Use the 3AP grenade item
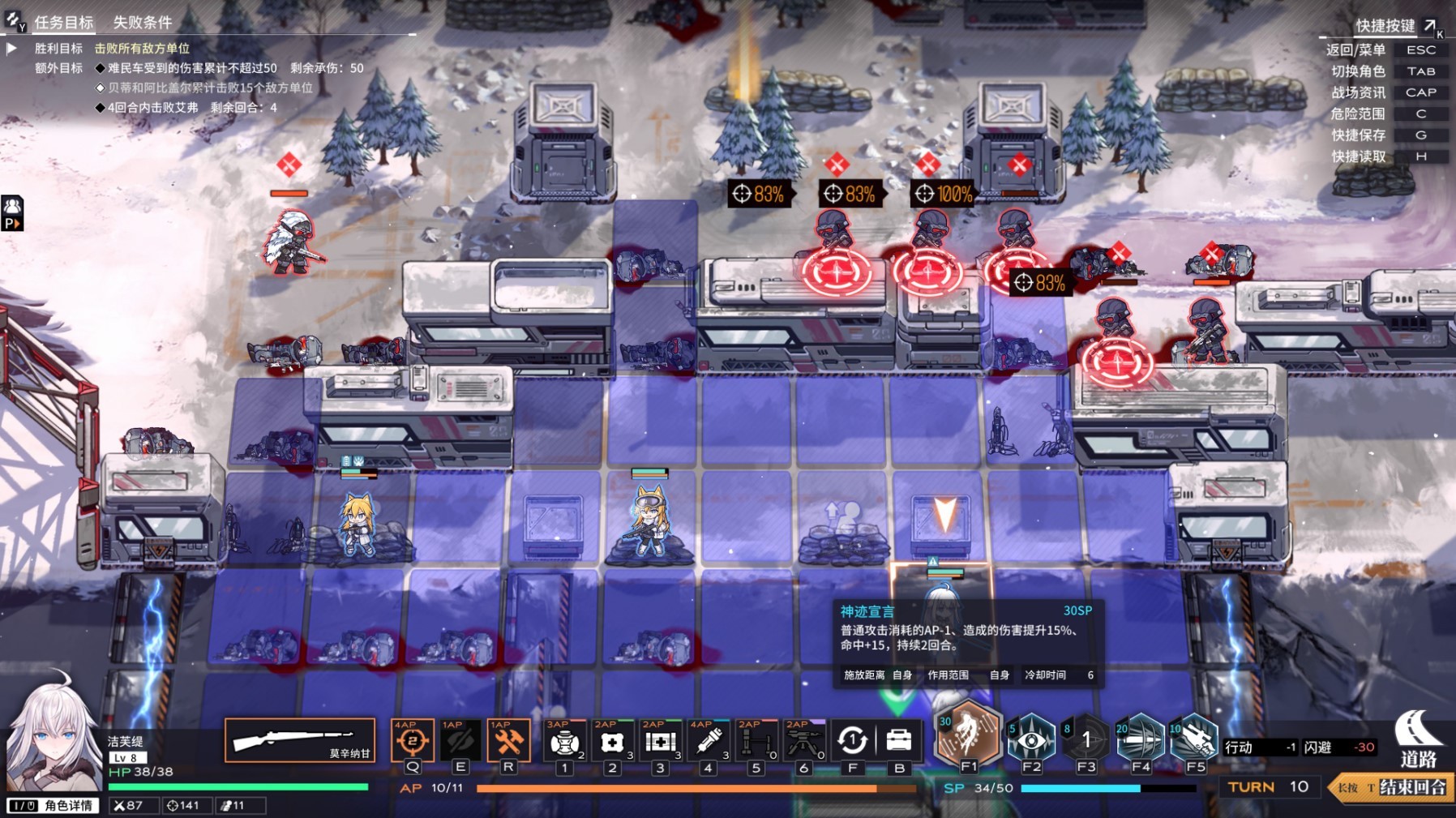Image resolution: width=1456 pixels, height=818 pixels. click(x=564, y=741)
